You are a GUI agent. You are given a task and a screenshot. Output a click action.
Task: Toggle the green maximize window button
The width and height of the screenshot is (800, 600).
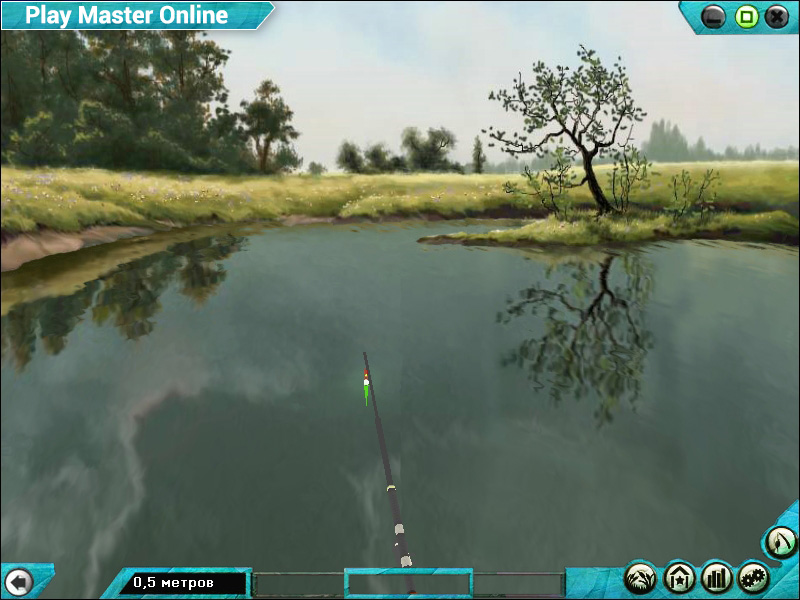tap(746, 17)
